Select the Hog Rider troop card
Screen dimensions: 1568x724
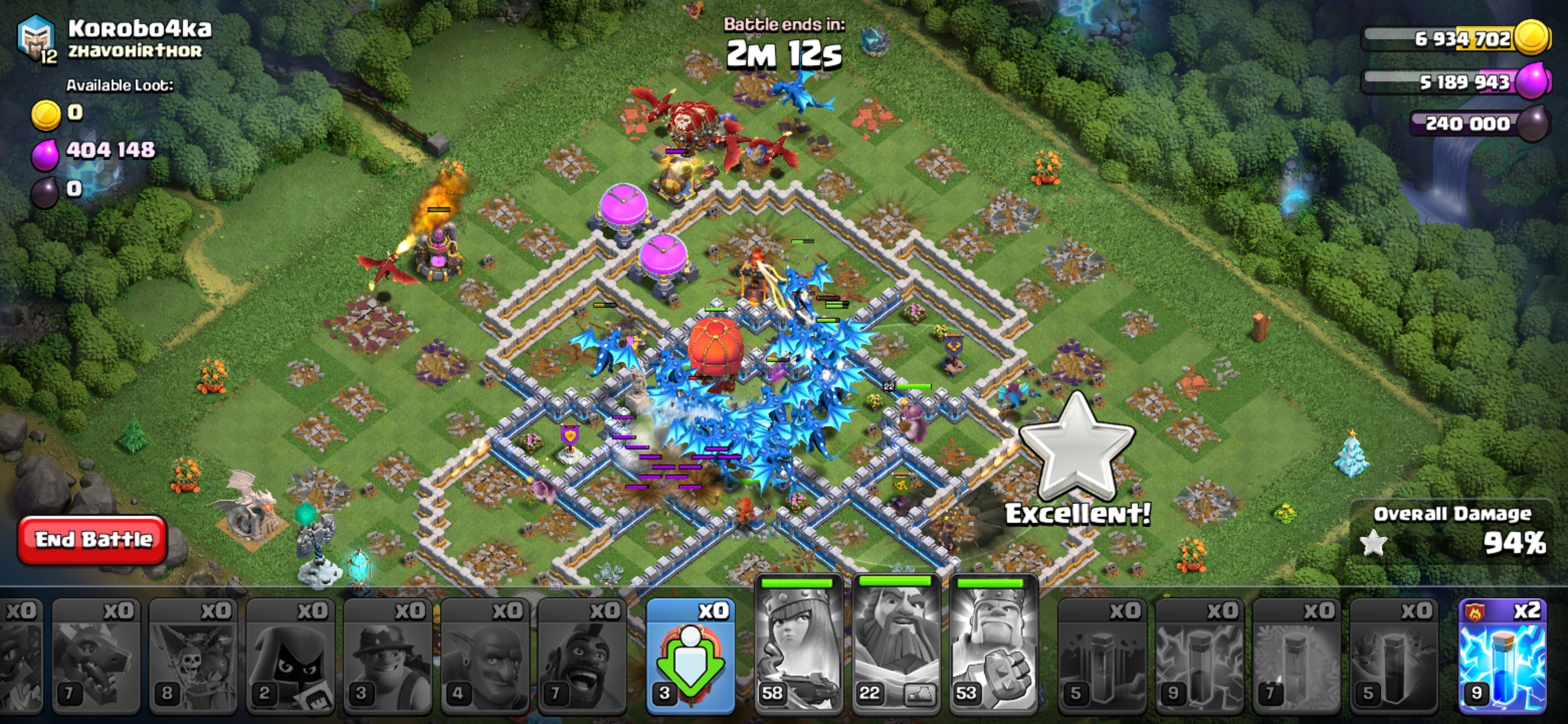582,656
